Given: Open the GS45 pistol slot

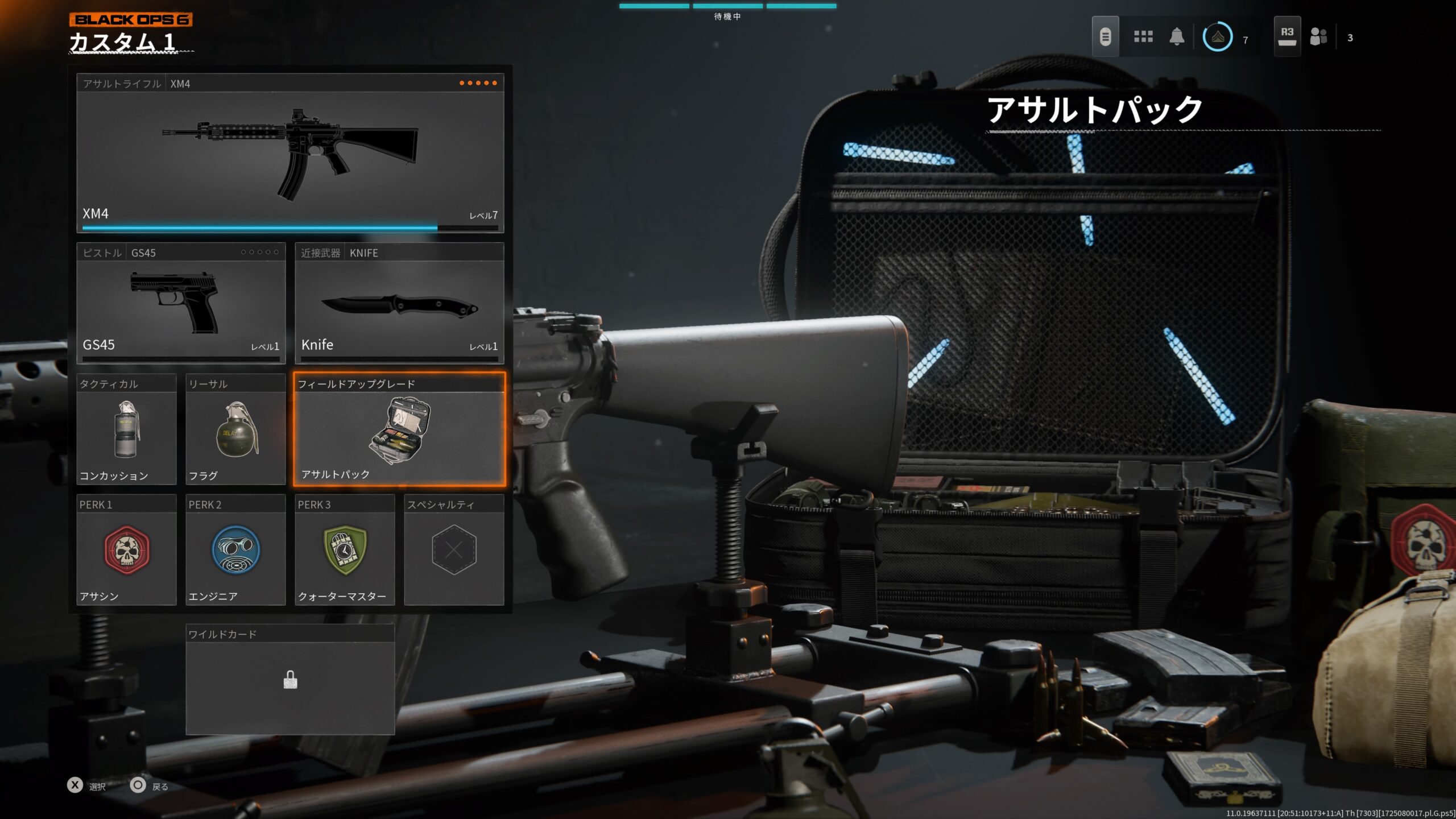Looking at the screenshot, I should coord(181,304).
